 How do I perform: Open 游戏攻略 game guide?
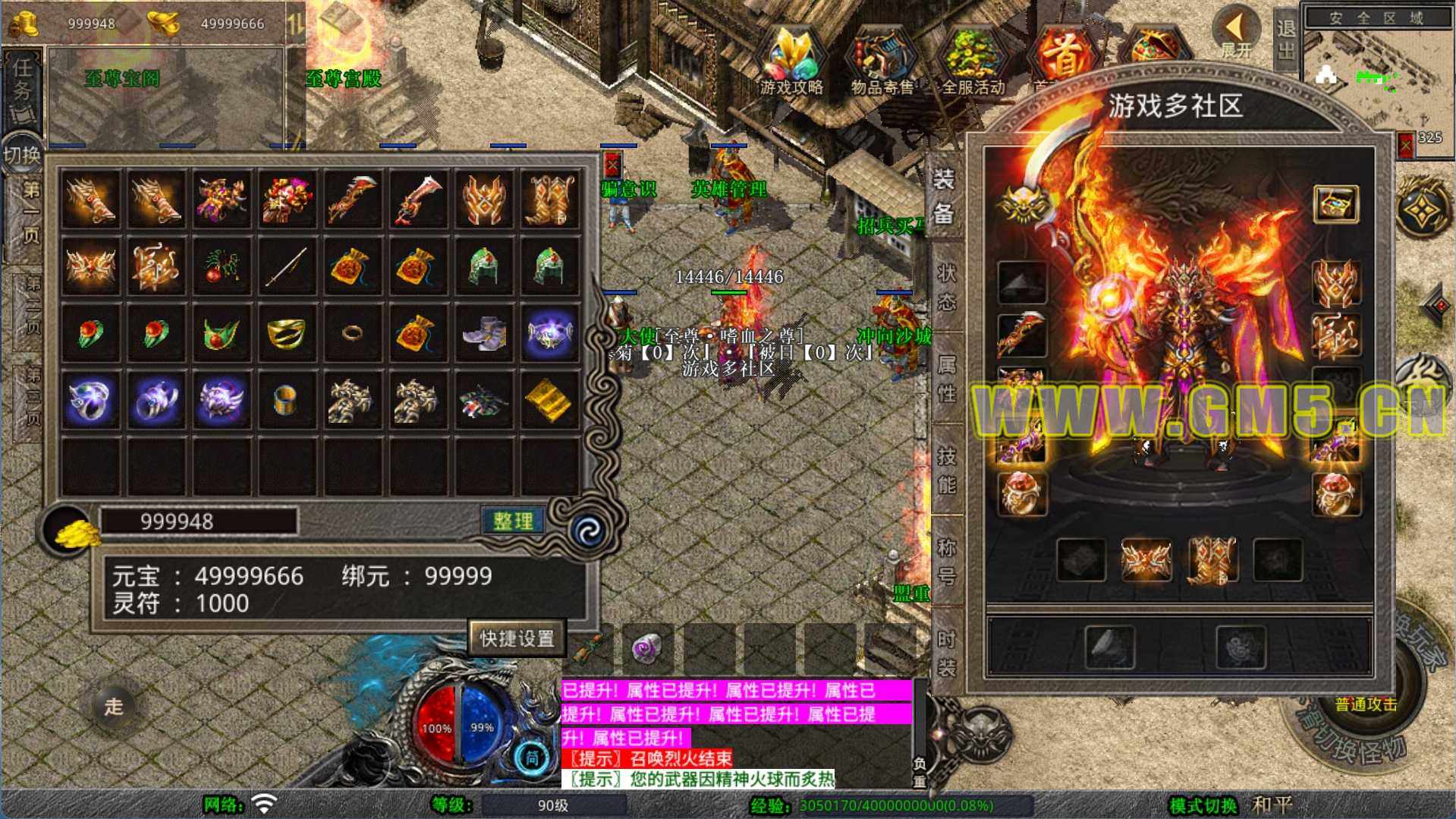791,62
